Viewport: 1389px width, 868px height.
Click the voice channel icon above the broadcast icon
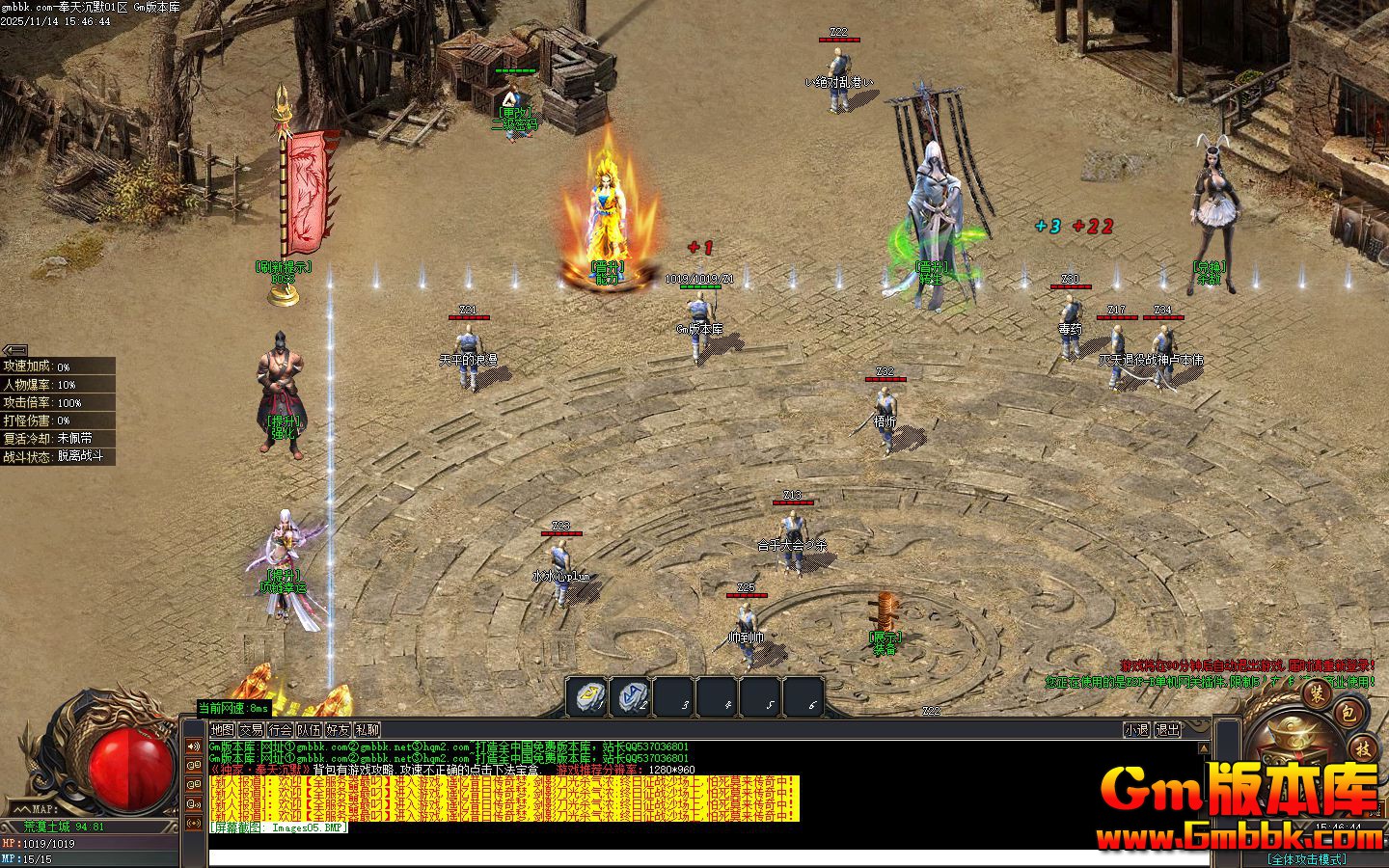pos(193,803)
